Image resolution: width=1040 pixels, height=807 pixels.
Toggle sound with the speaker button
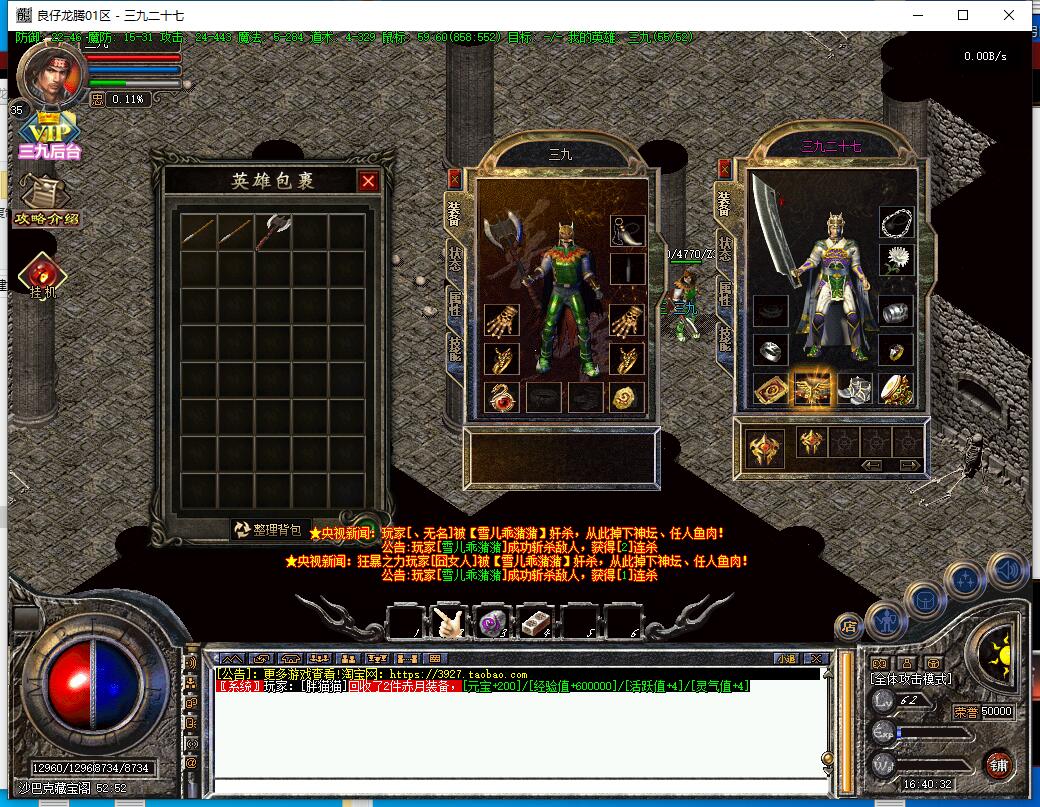click(x=1006, y=569)
